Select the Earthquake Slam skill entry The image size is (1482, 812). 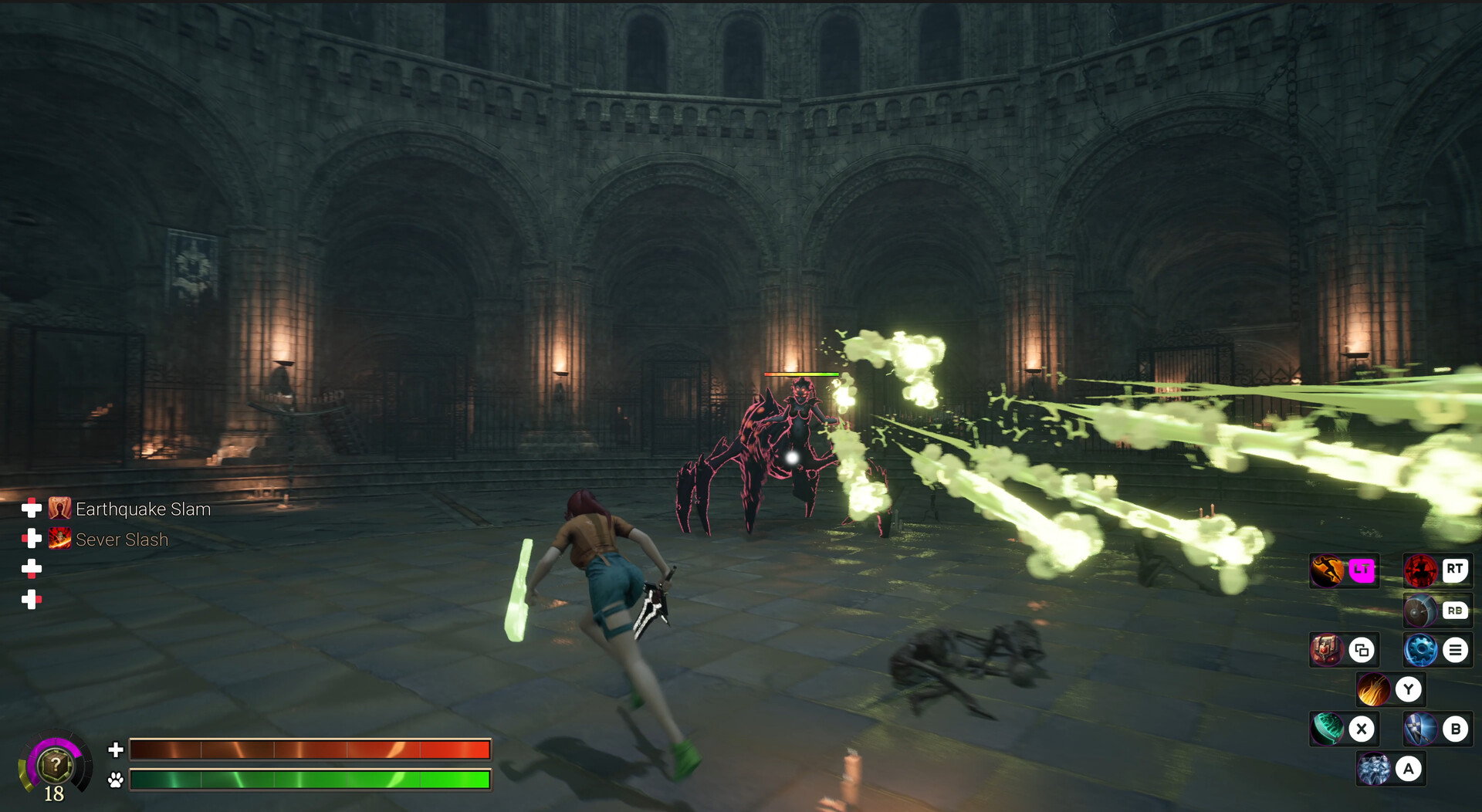coord(142,509)
